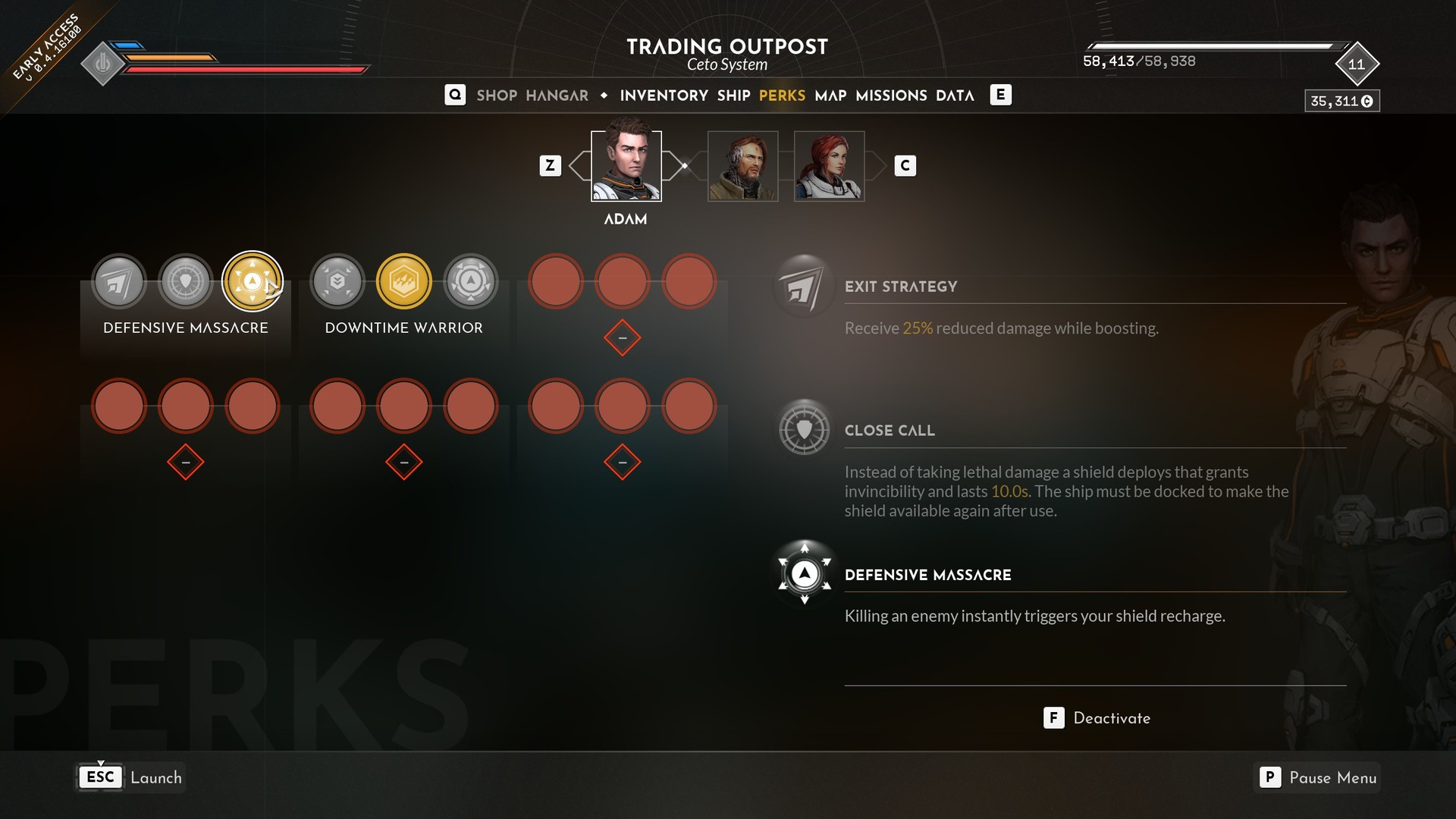This screenshot has height=819, width=1456.
Task: Launch from the trading outpost
Action: (130, 777)
